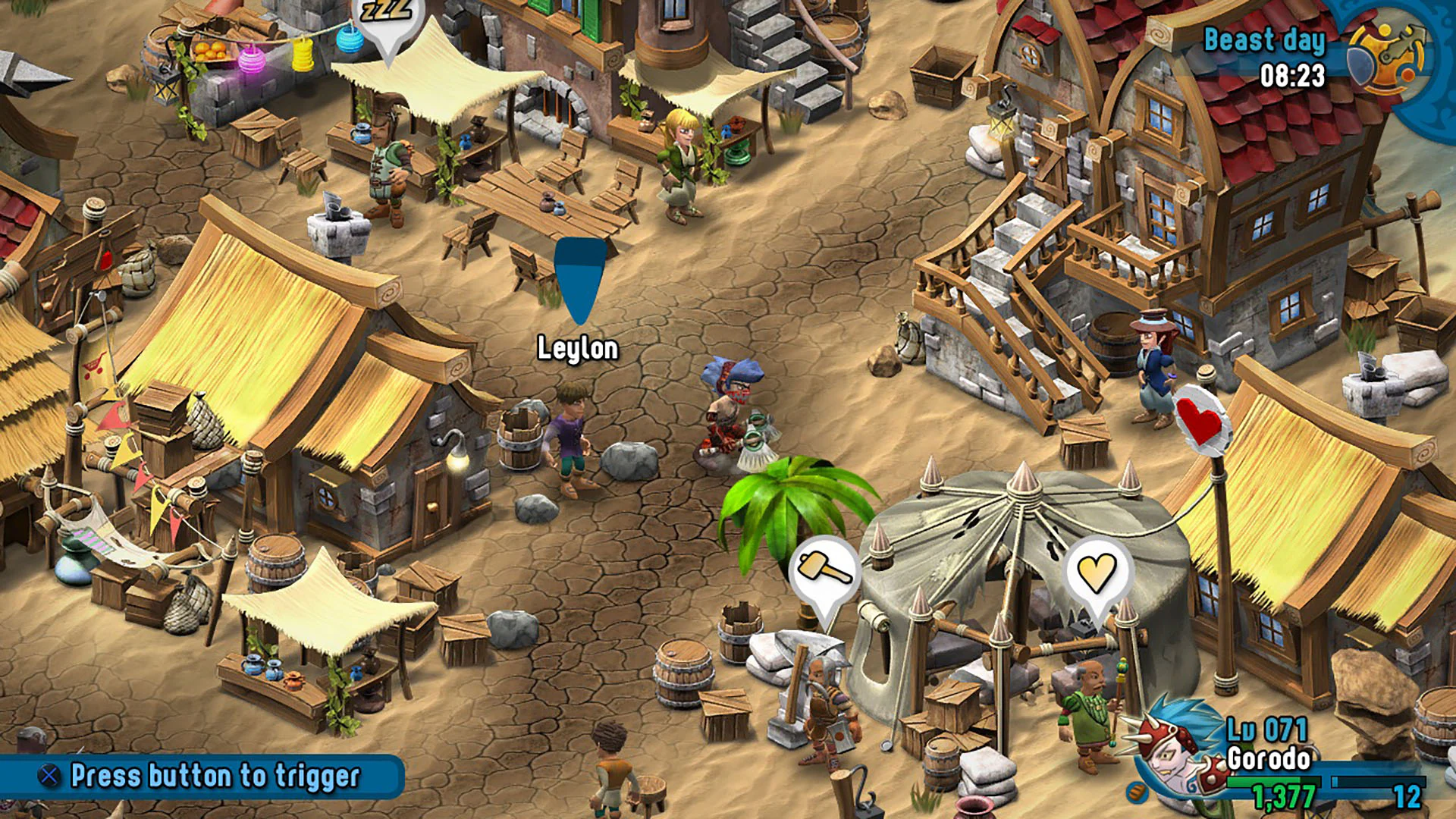Expand the Leylon name label
Image resolution: width=1456 pixels, height=819 pixels.
579,349
